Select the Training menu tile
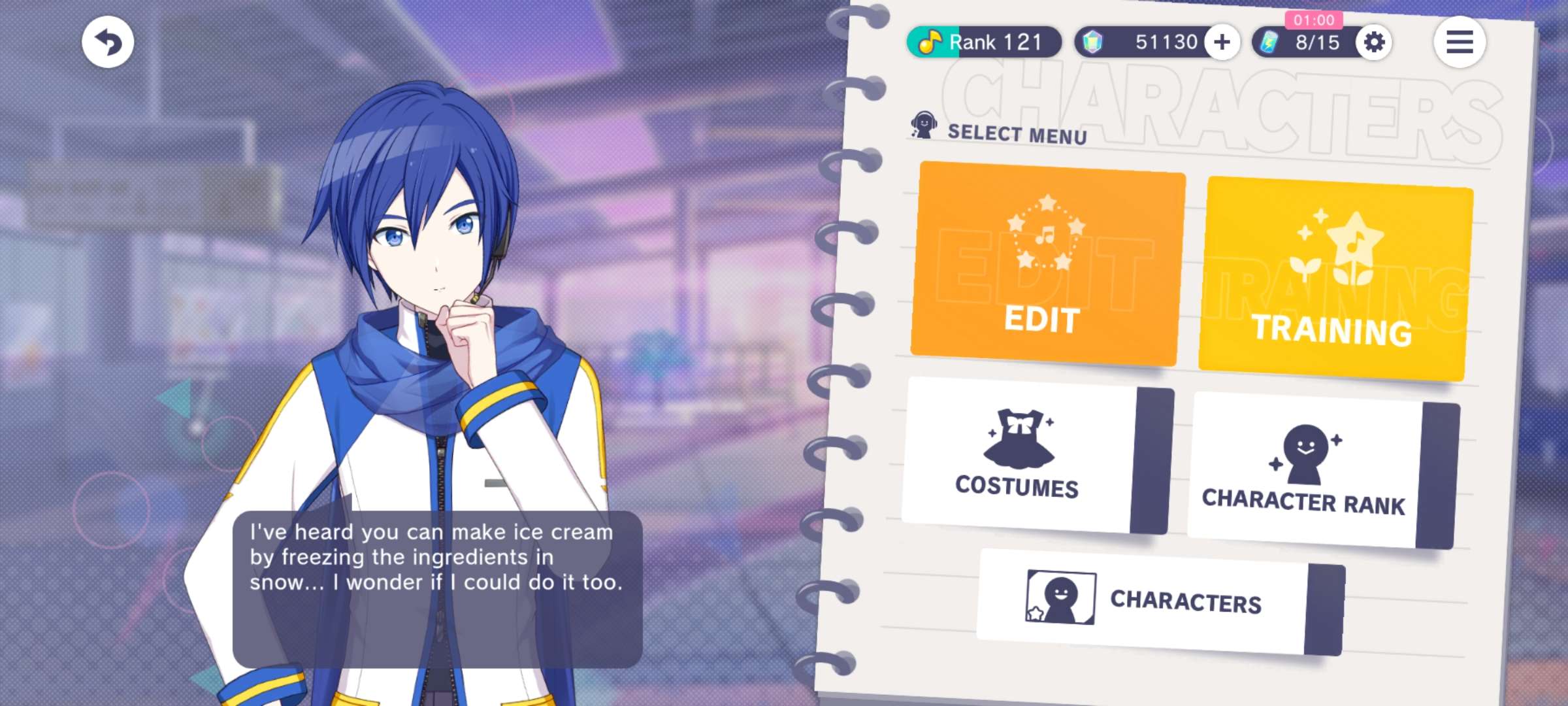This screenshot has width=1568, height=706. point(1334,278)
